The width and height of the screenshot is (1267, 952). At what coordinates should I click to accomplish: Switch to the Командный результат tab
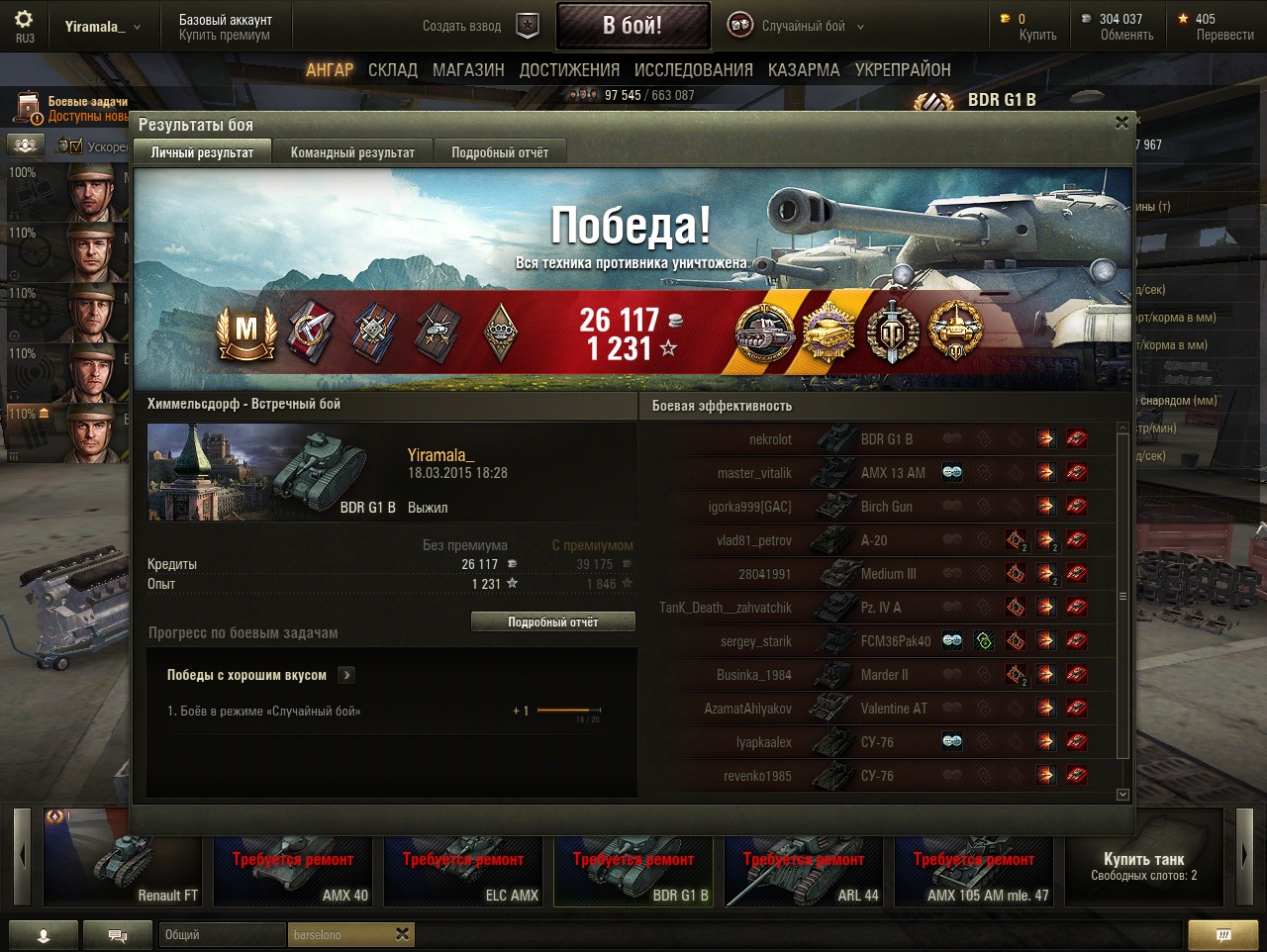pyautogui.click(x=352, y=152)
